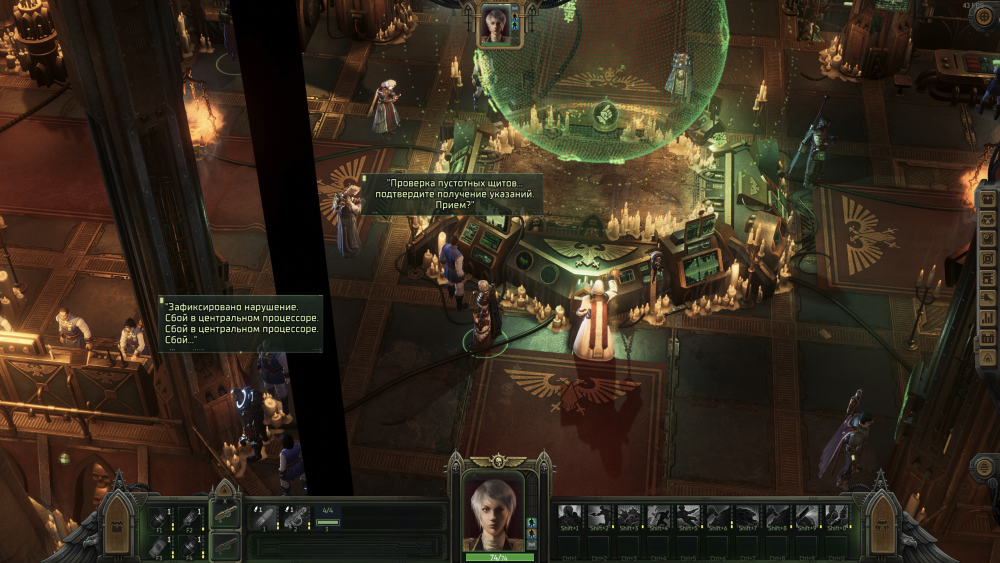Screen dimensions: 1000x563
Task: Activate the weapon ability in slot 2
Action: (295, 517)
